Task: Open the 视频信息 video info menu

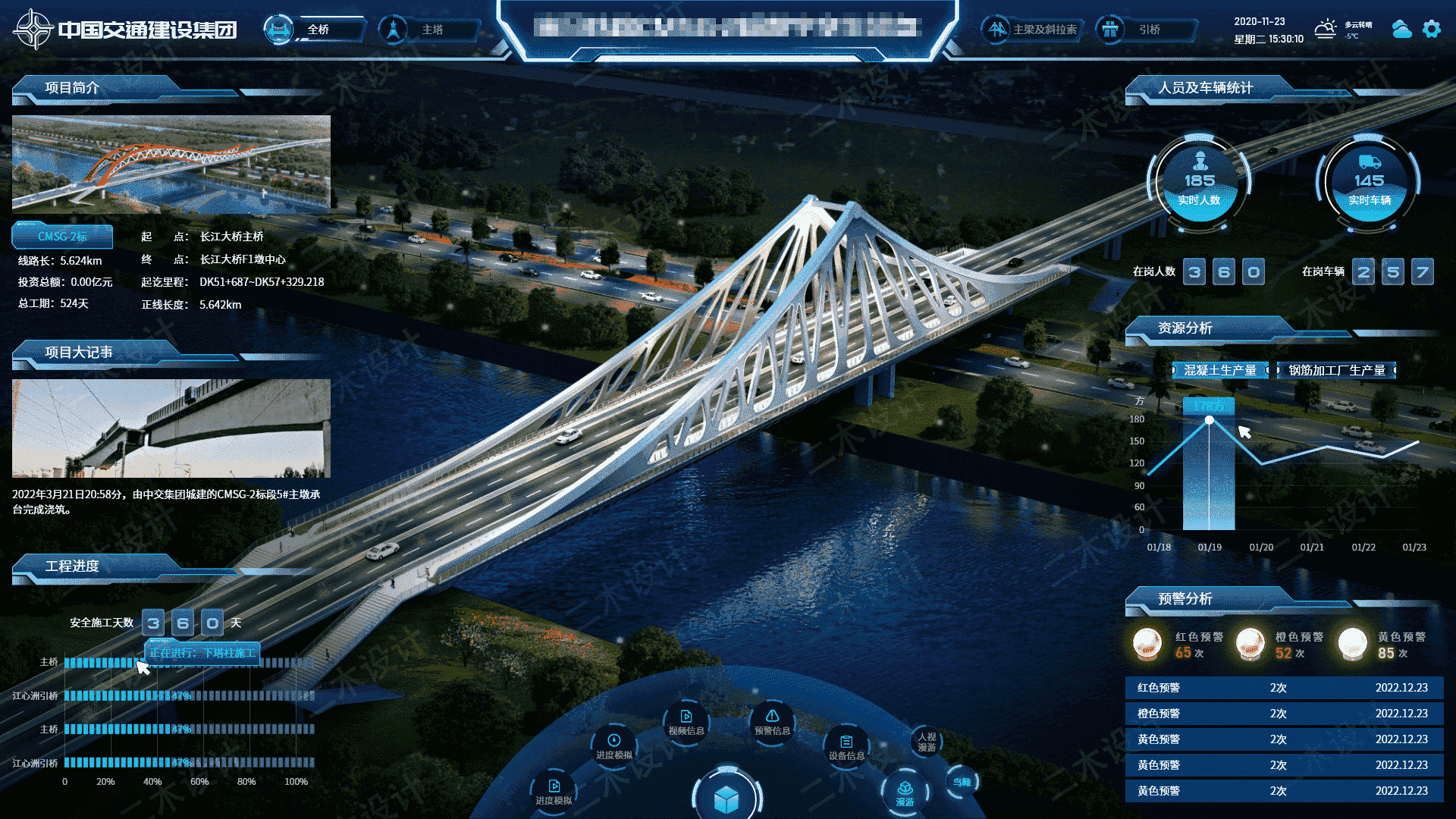Action: [686, 722]
